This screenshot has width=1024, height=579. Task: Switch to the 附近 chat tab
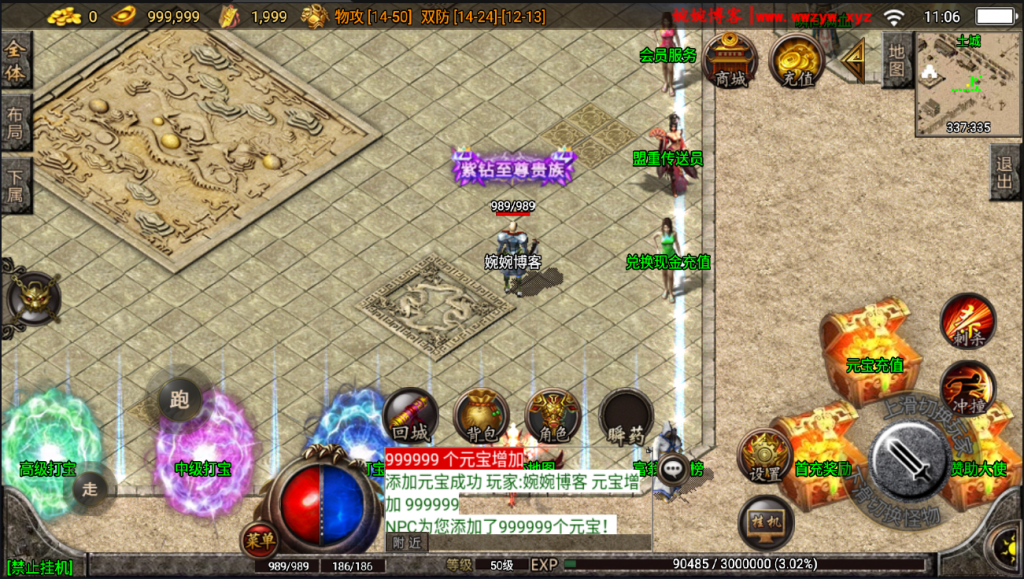coord(406,543)
